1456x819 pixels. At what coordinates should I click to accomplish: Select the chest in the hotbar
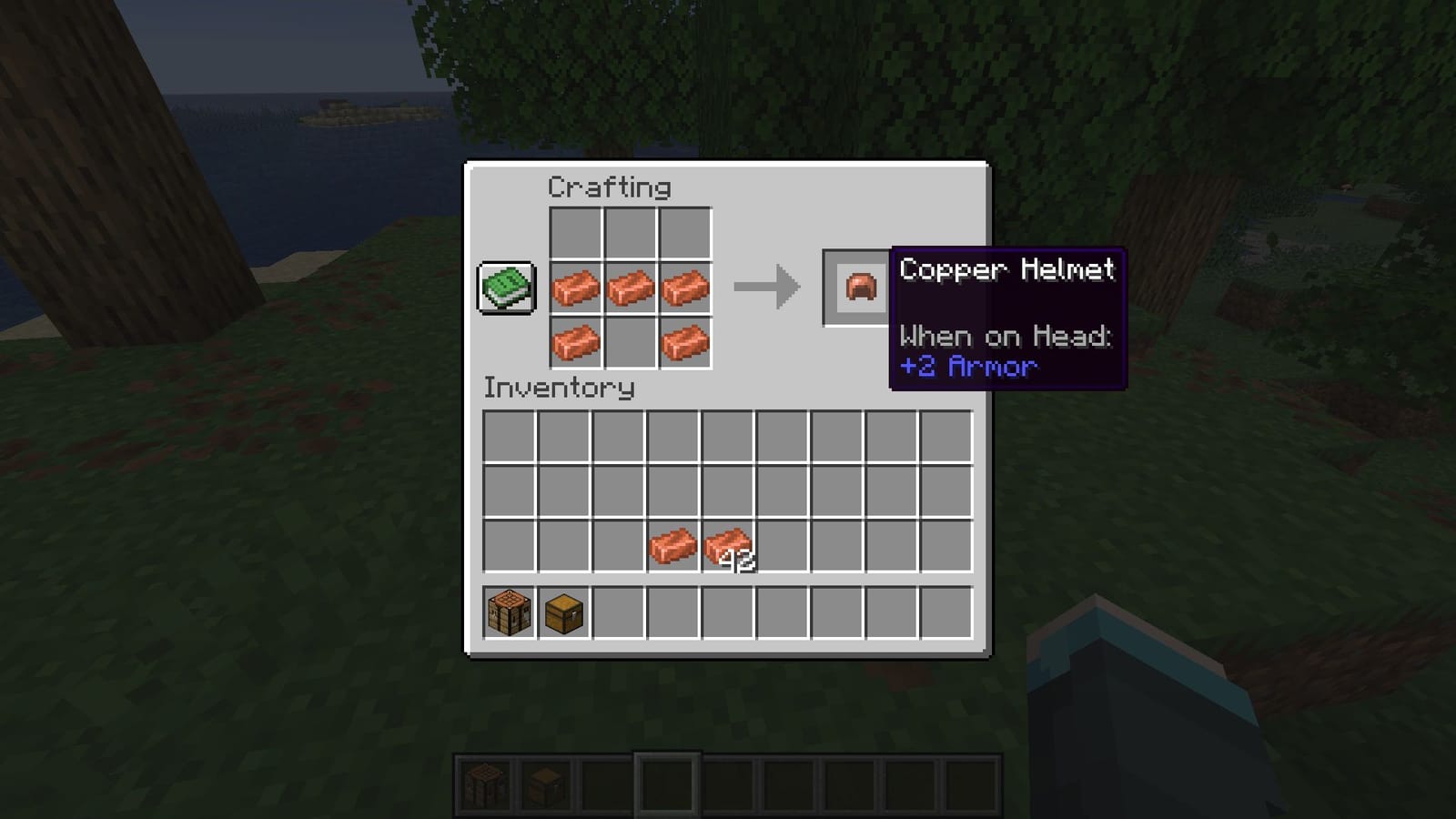(x=543, y=784)
